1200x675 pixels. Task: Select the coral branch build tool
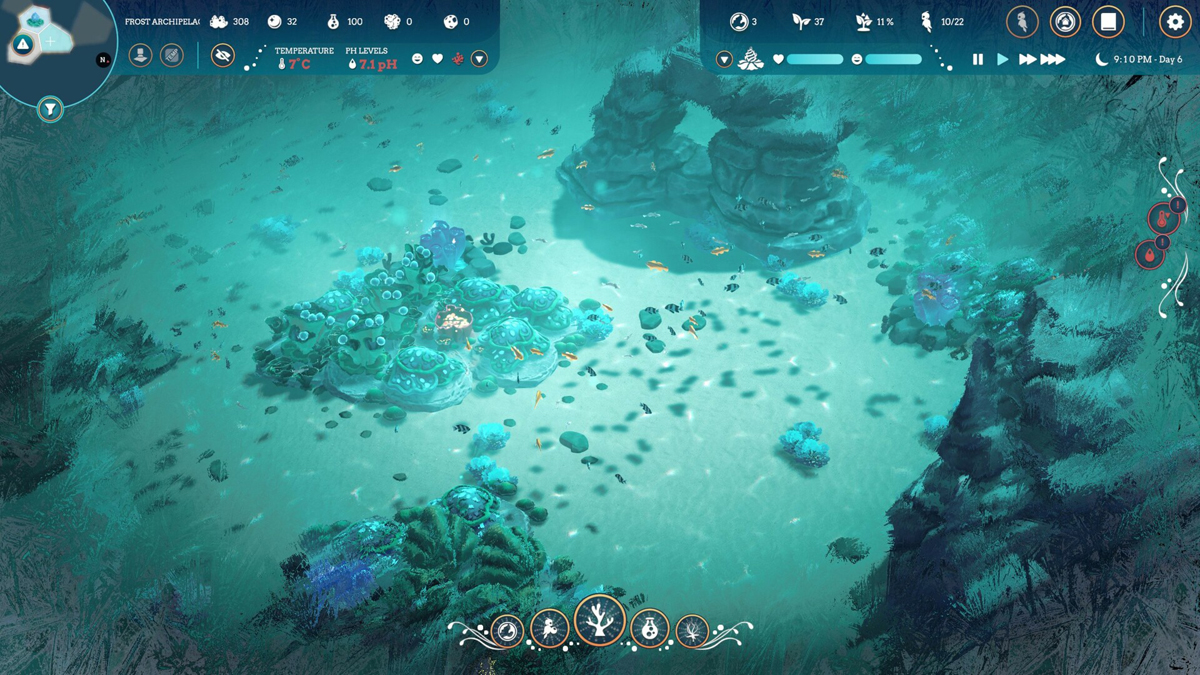(600, 622)
